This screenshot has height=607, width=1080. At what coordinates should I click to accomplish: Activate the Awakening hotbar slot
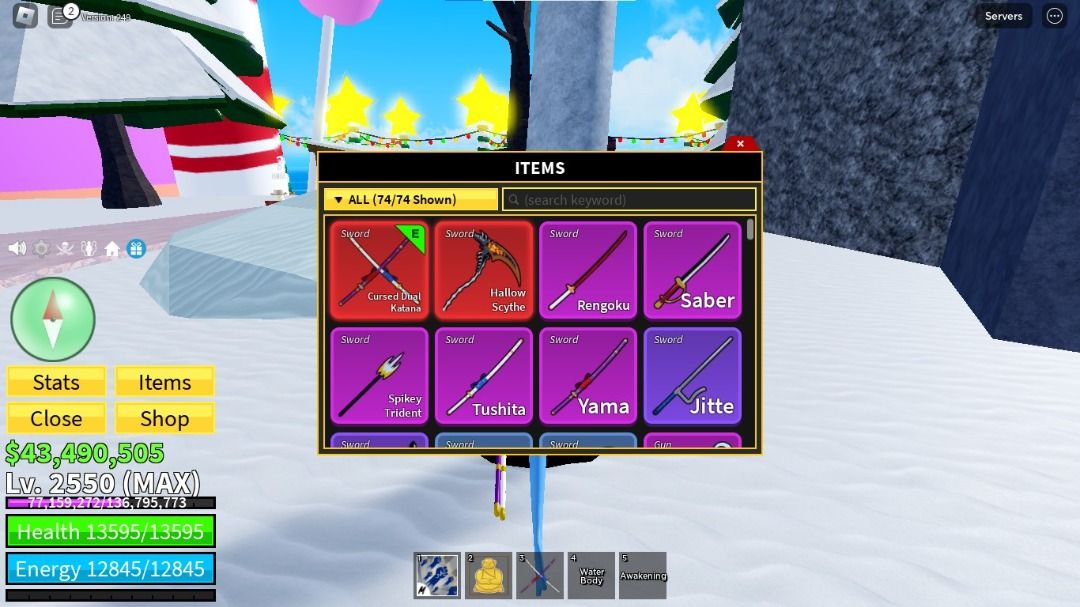[642, 576]
